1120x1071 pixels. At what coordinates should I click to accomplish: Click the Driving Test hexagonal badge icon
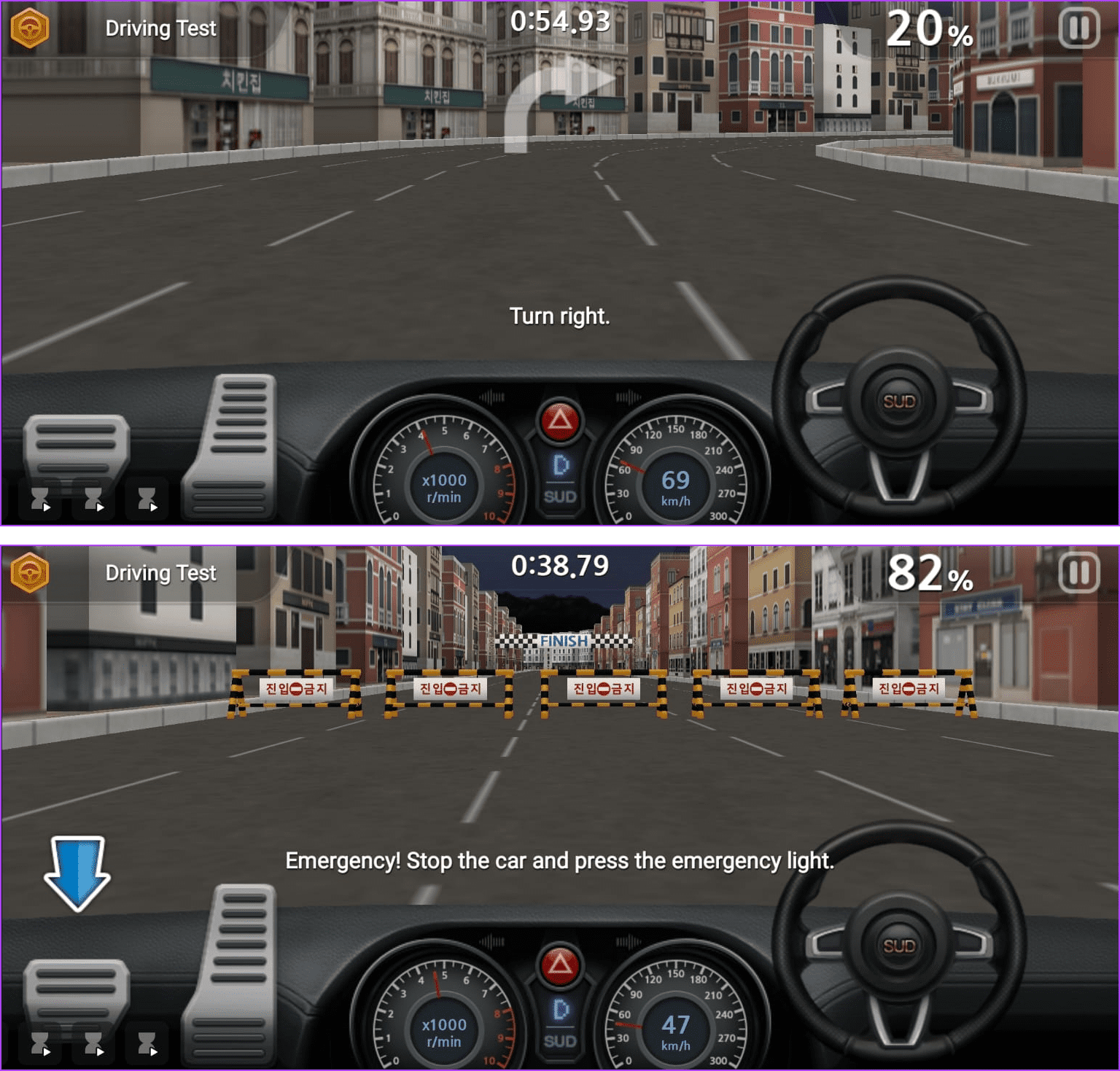[x=29, y=28]
